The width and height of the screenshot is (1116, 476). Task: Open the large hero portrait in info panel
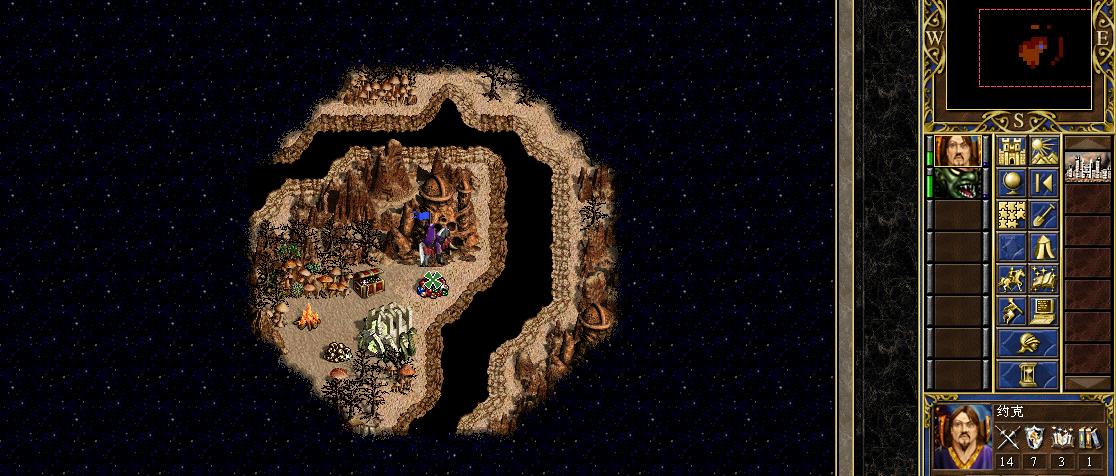click(x=961, y=438)
